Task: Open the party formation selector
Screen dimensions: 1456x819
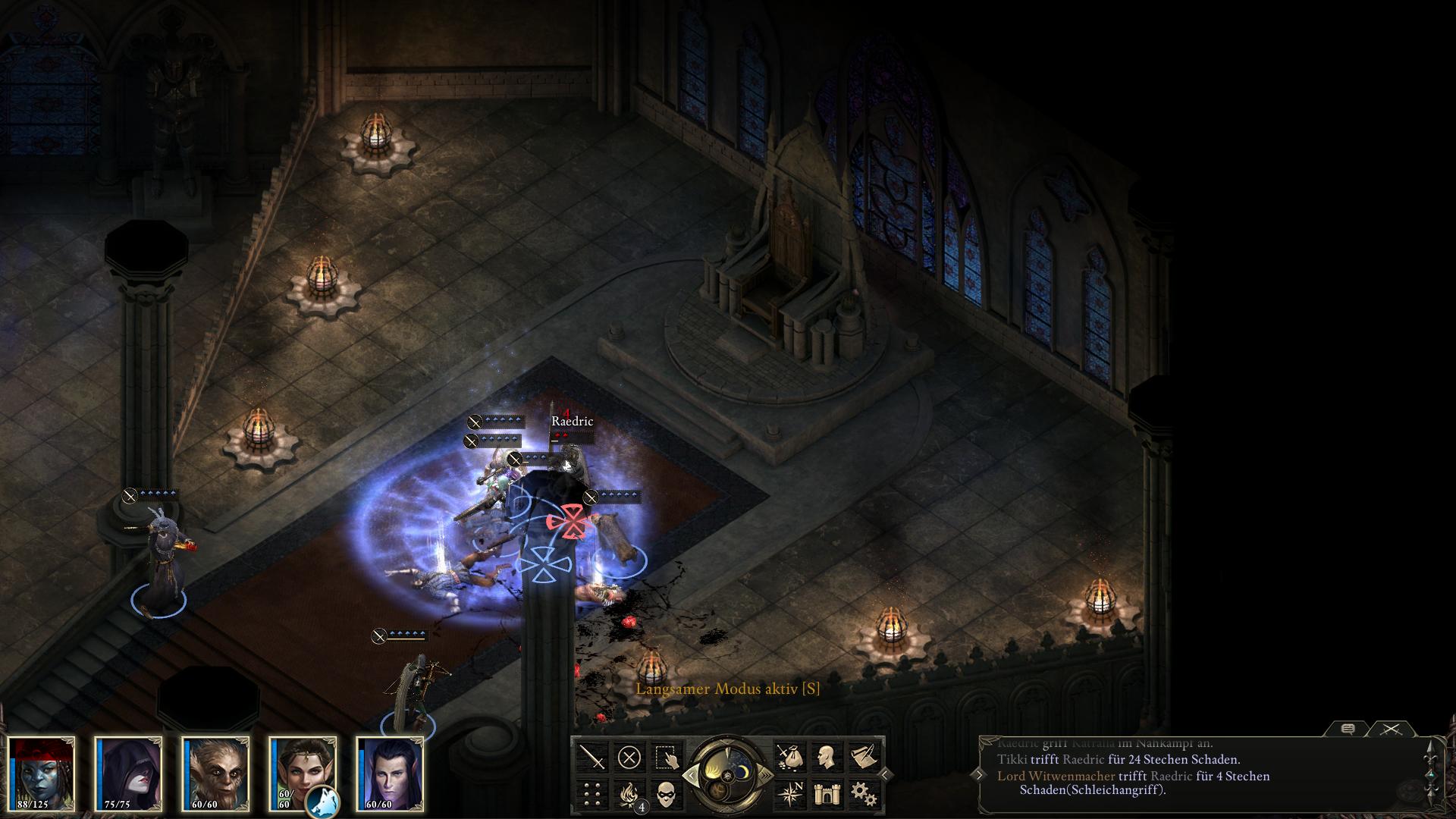Action: pyautogui.click(x=593, y=793)
